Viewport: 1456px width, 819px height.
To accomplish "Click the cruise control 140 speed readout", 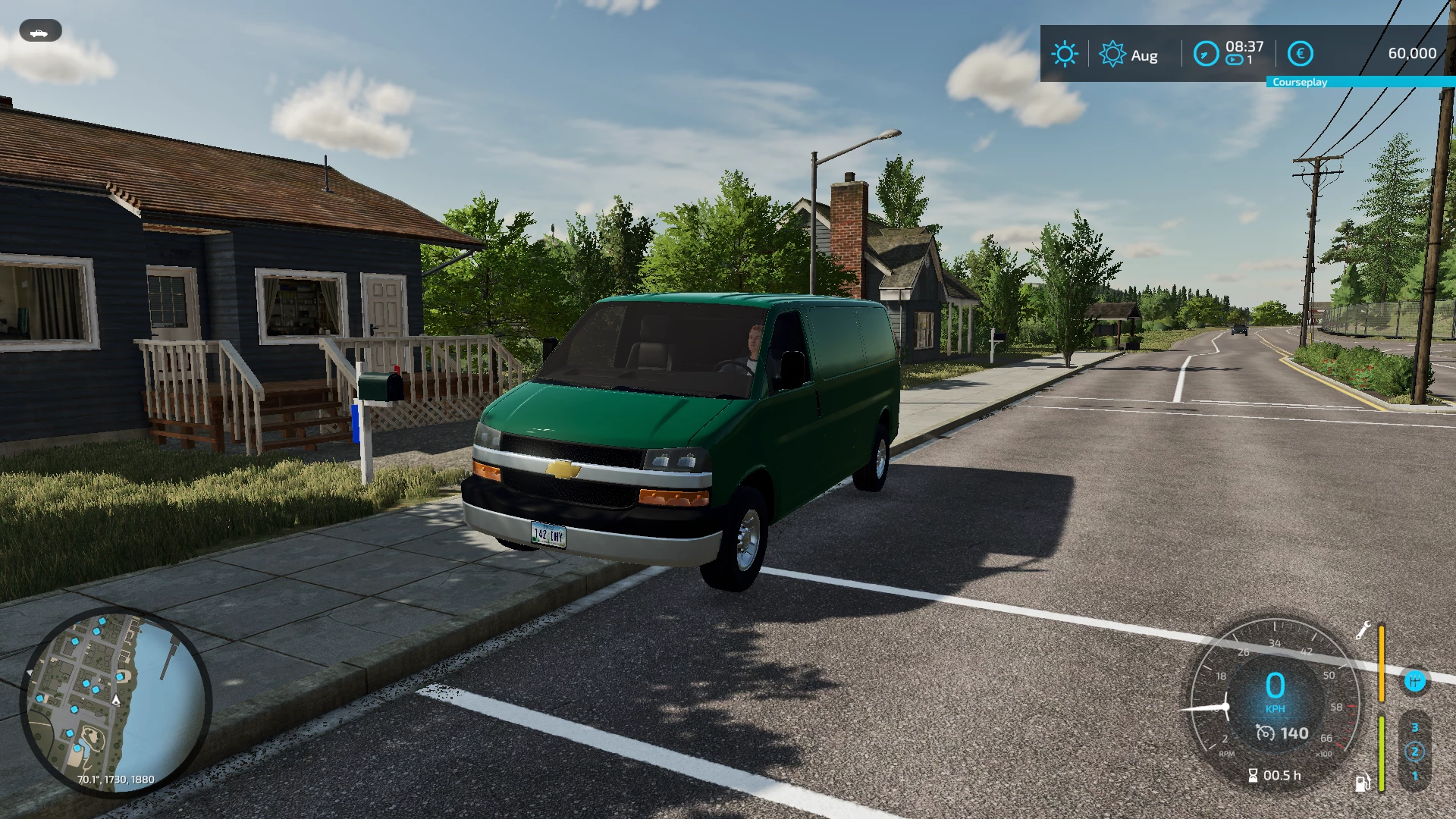I will (x=1295, y=733).
